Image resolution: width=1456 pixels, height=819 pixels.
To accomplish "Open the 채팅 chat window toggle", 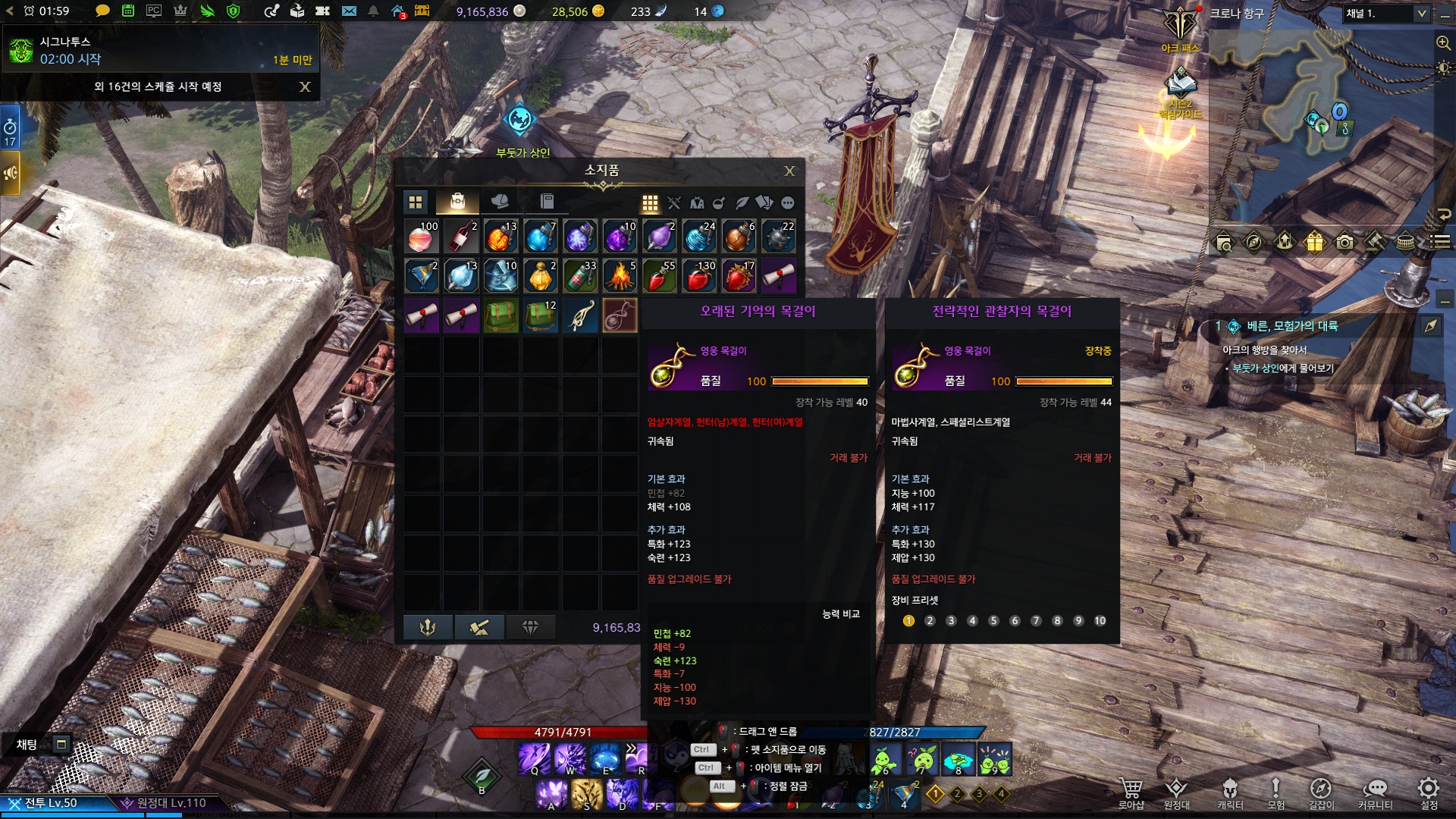I will [61, 745].
